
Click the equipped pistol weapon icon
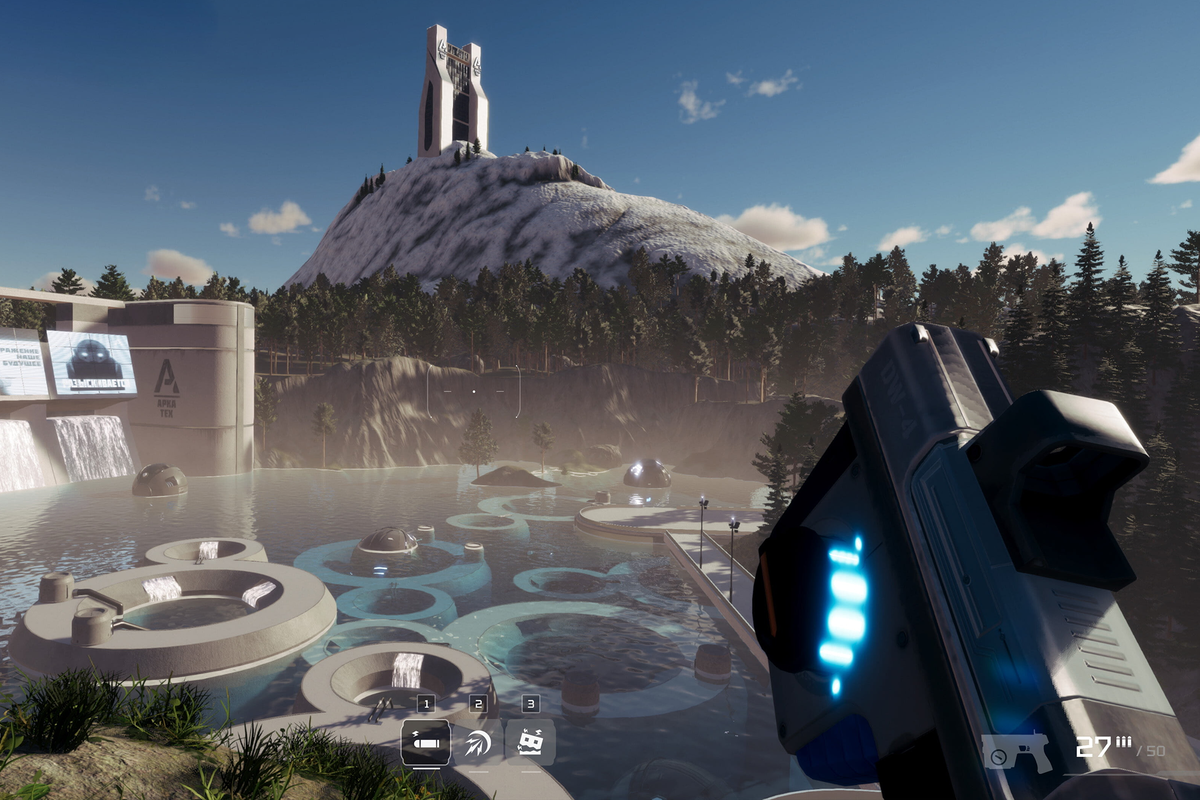pos(1016,751)
